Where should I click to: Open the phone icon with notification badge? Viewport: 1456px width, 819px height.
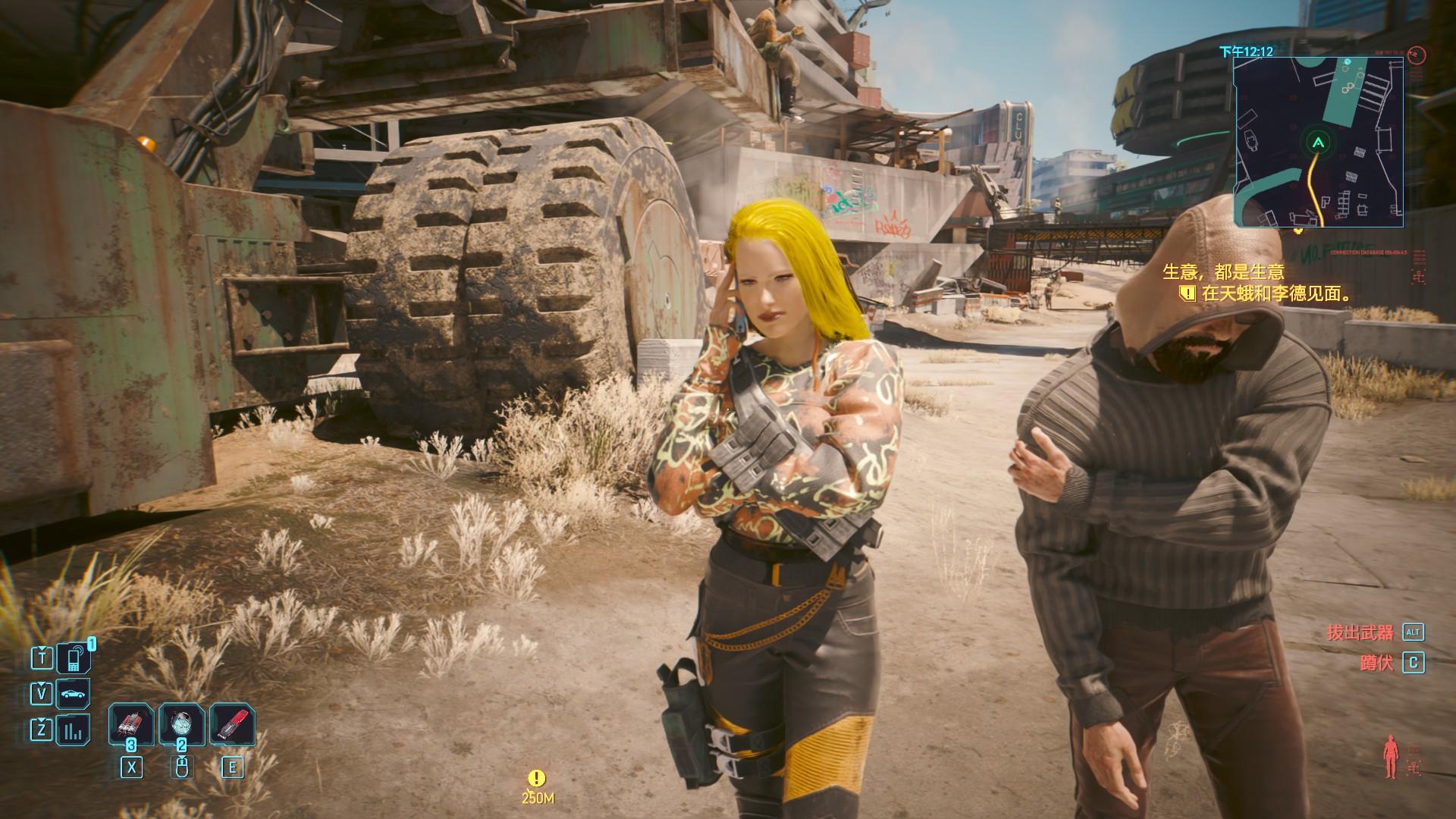[75, 658]
